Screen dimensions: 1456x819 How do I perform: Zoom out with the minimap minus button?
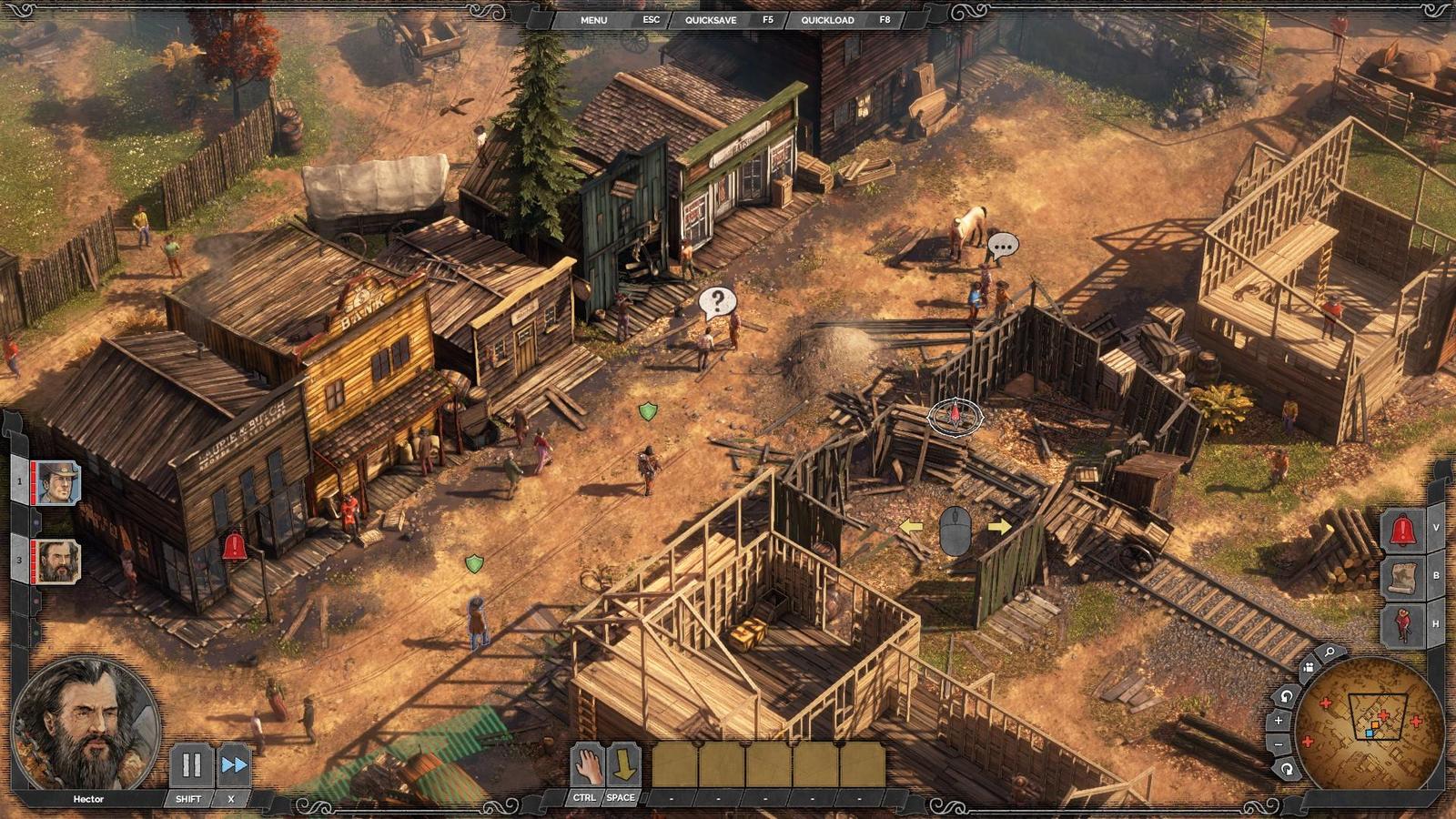(1279, 744)
